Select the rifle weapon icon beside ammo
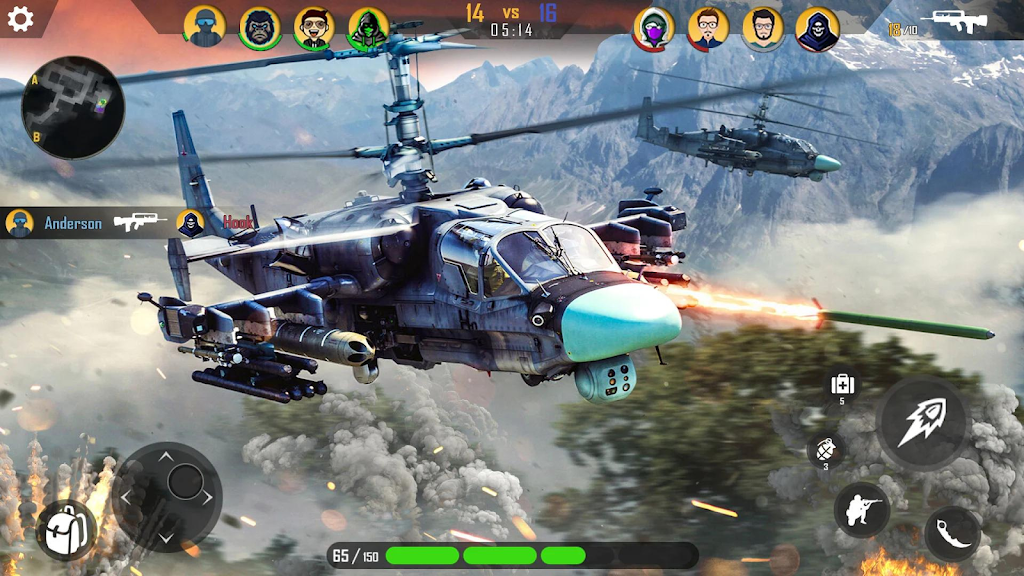The height and width of the screenshot is (576, 1024). (954, 20)
